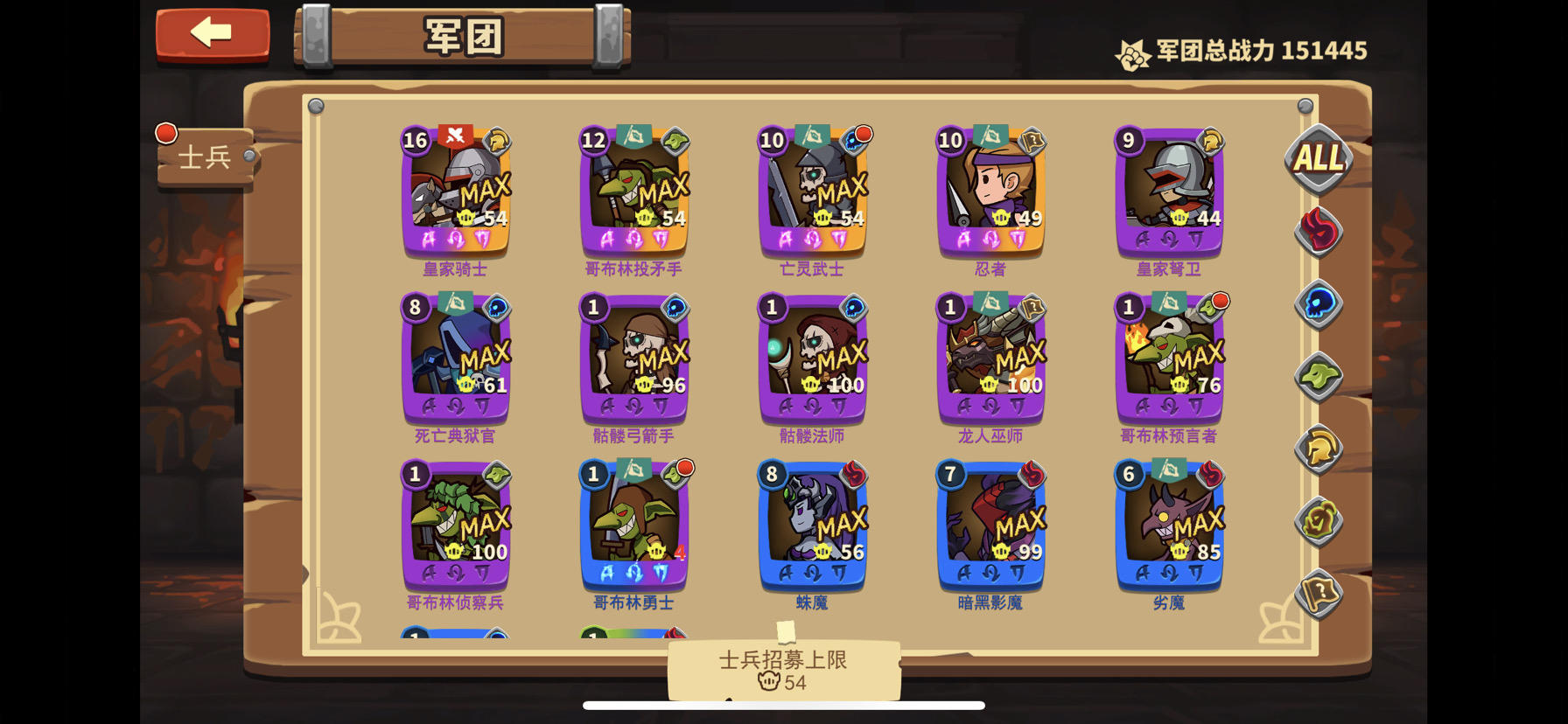Switch to the 士兵 tab
Screen dimensions: 1568x724
[x=203, y=157]
